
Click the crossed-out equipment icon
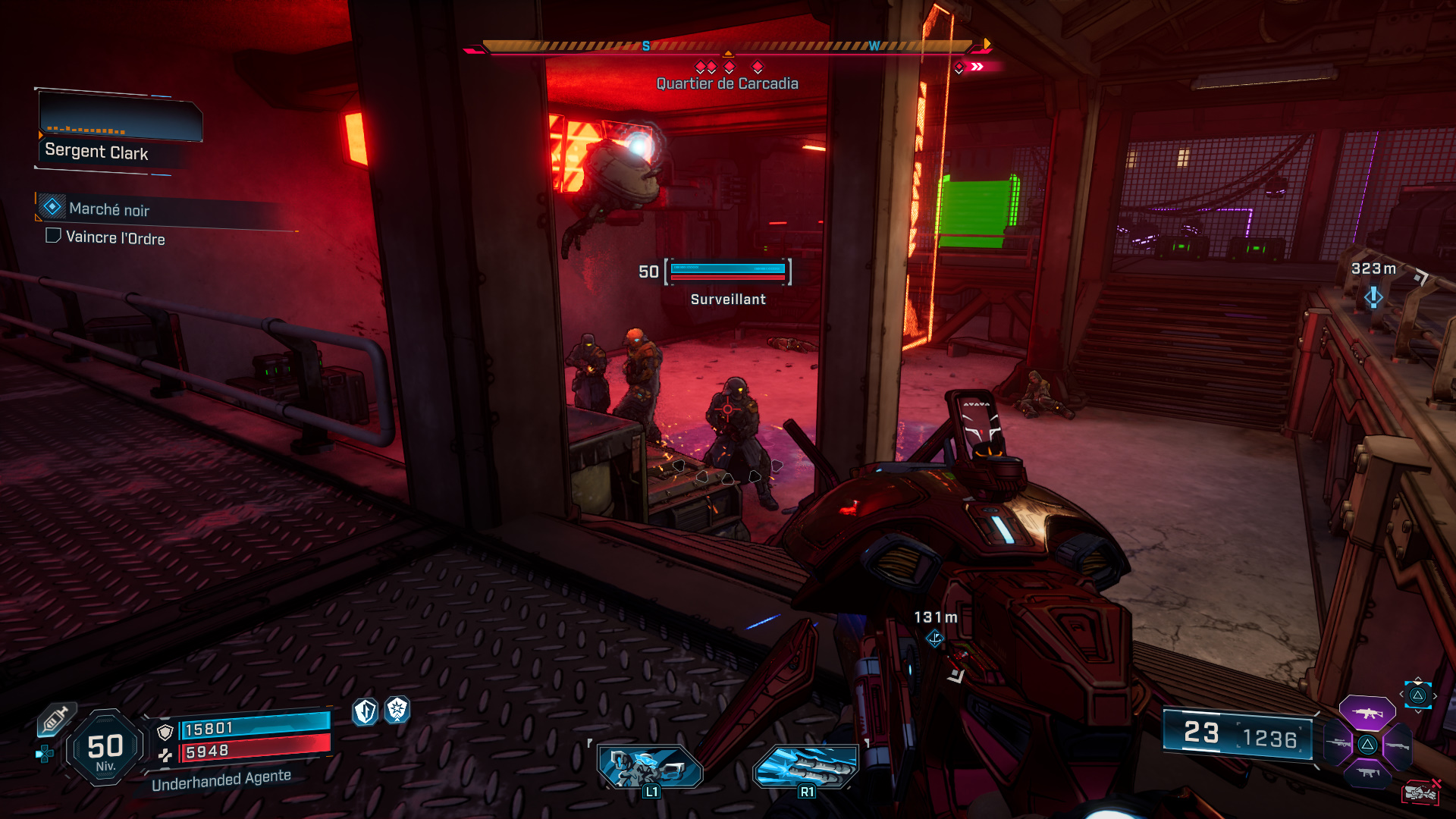pyautogui.click(x=1422, y=794)
